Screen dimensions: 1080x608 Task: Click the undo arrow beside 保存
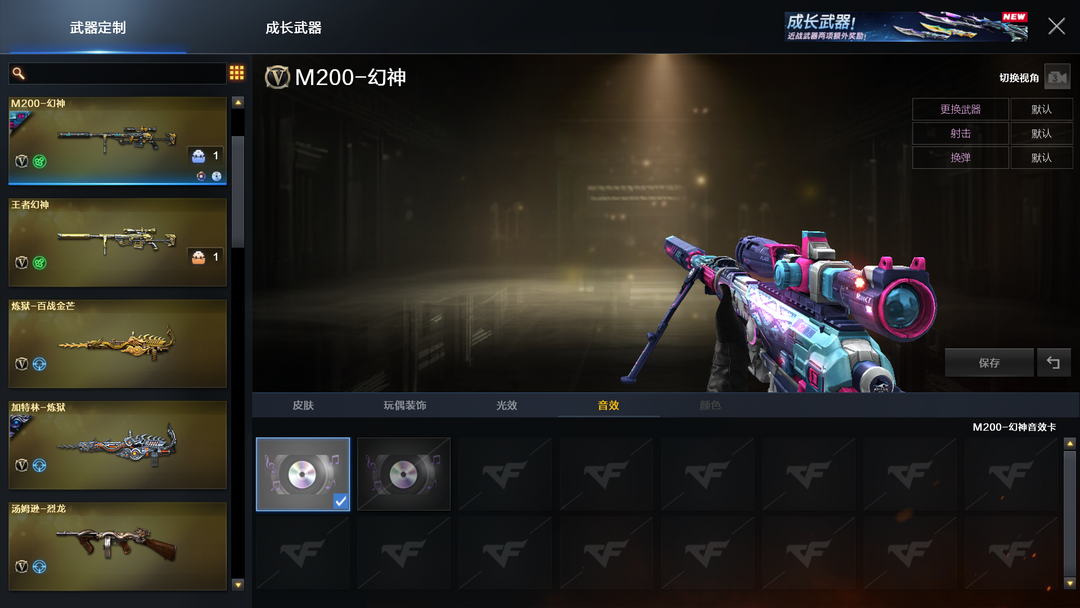click(1054, 363)
